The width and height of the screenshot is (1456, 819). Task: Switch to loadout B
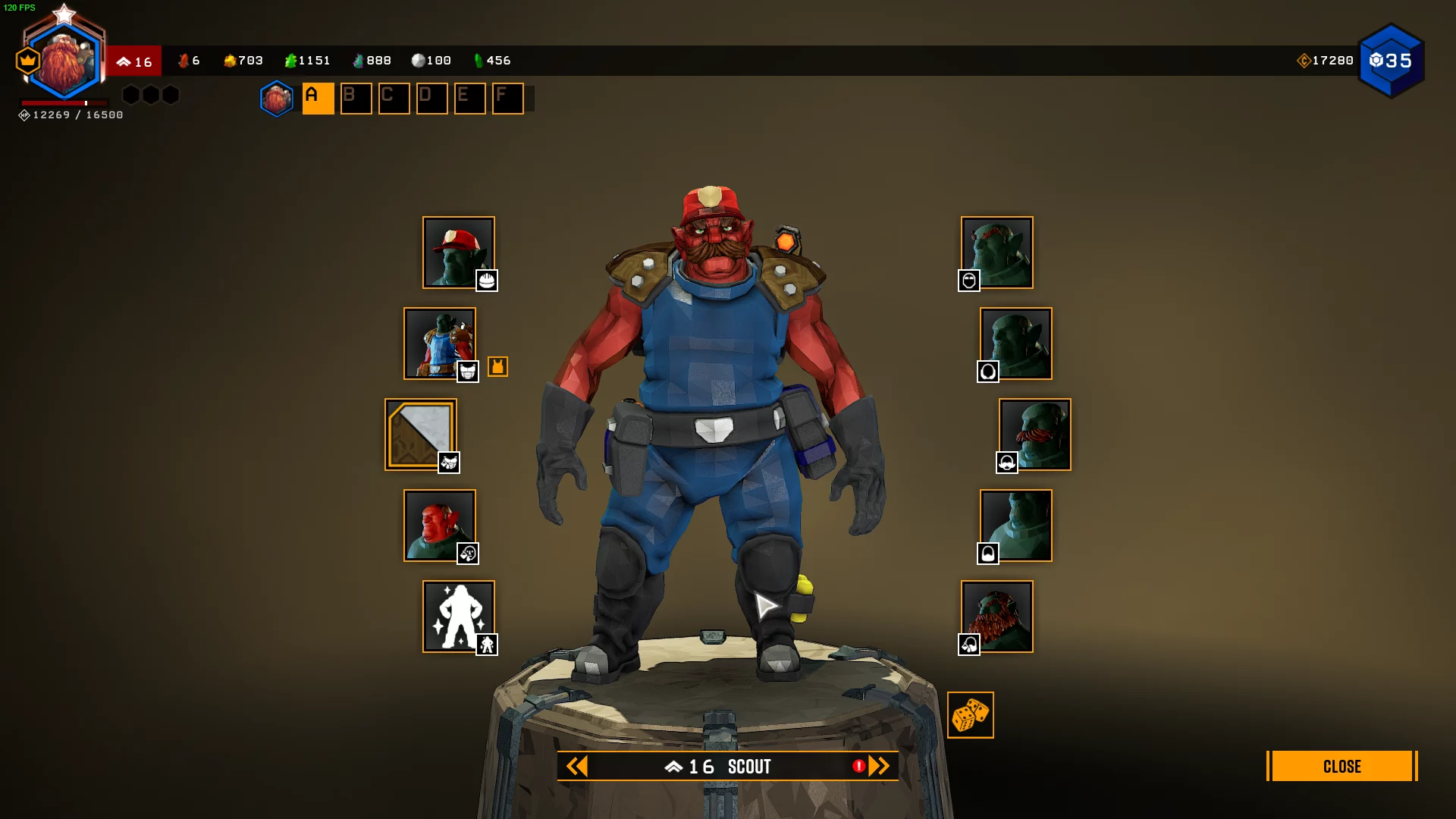coord(356,99)
